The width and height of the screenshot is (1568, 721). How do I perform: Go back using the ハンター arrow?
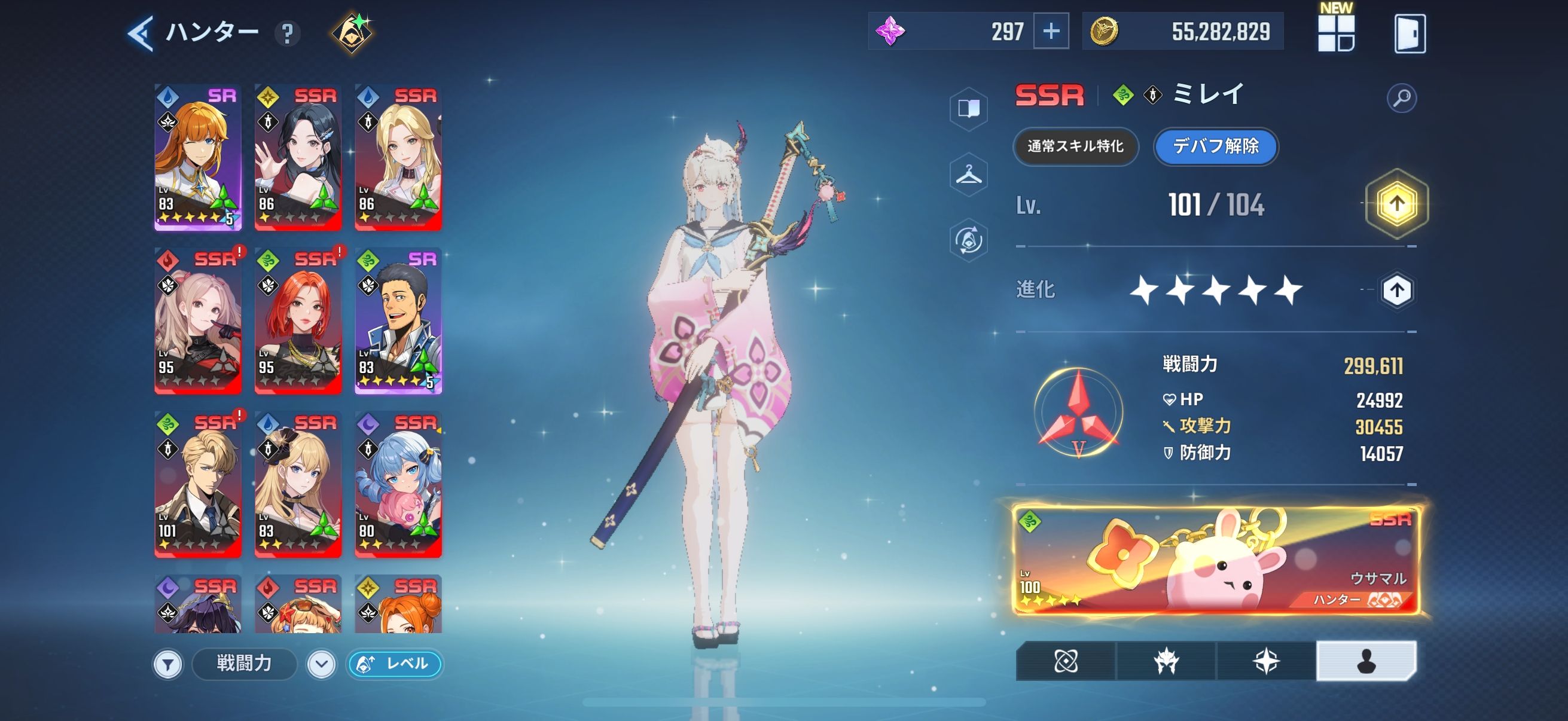(141, 33)
